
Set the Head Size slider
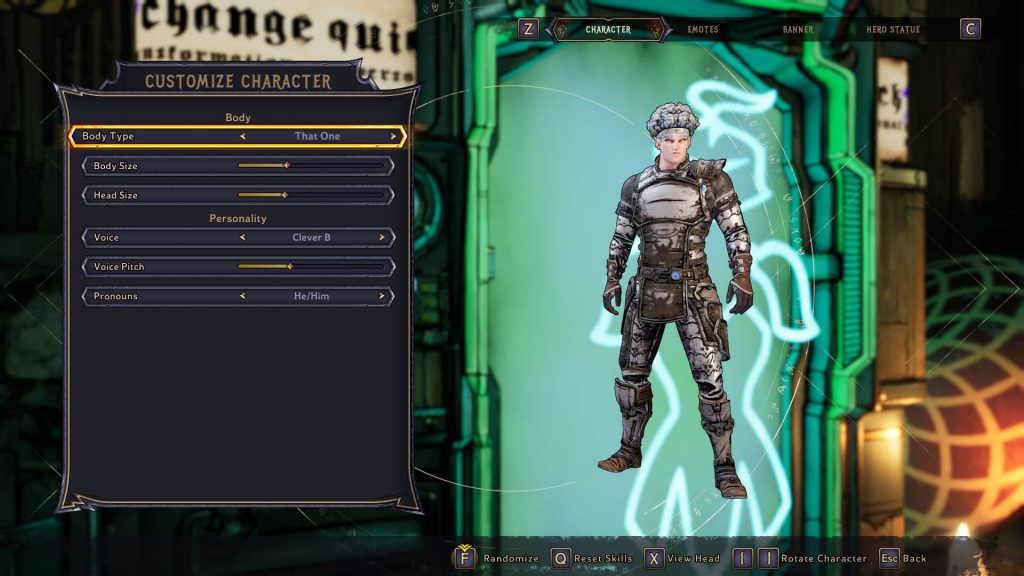coord(284,195)
